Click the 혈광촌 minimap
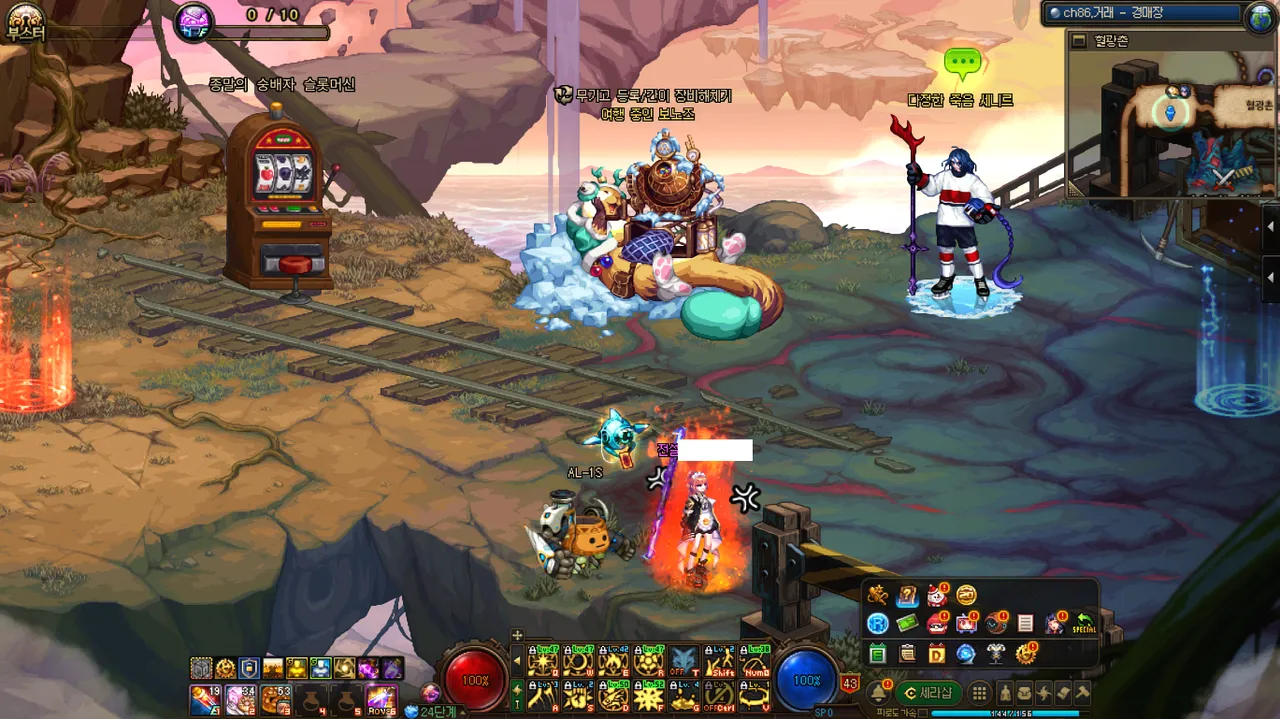Viewport: 1280px width, 719px height. (x=1170, y=120)
